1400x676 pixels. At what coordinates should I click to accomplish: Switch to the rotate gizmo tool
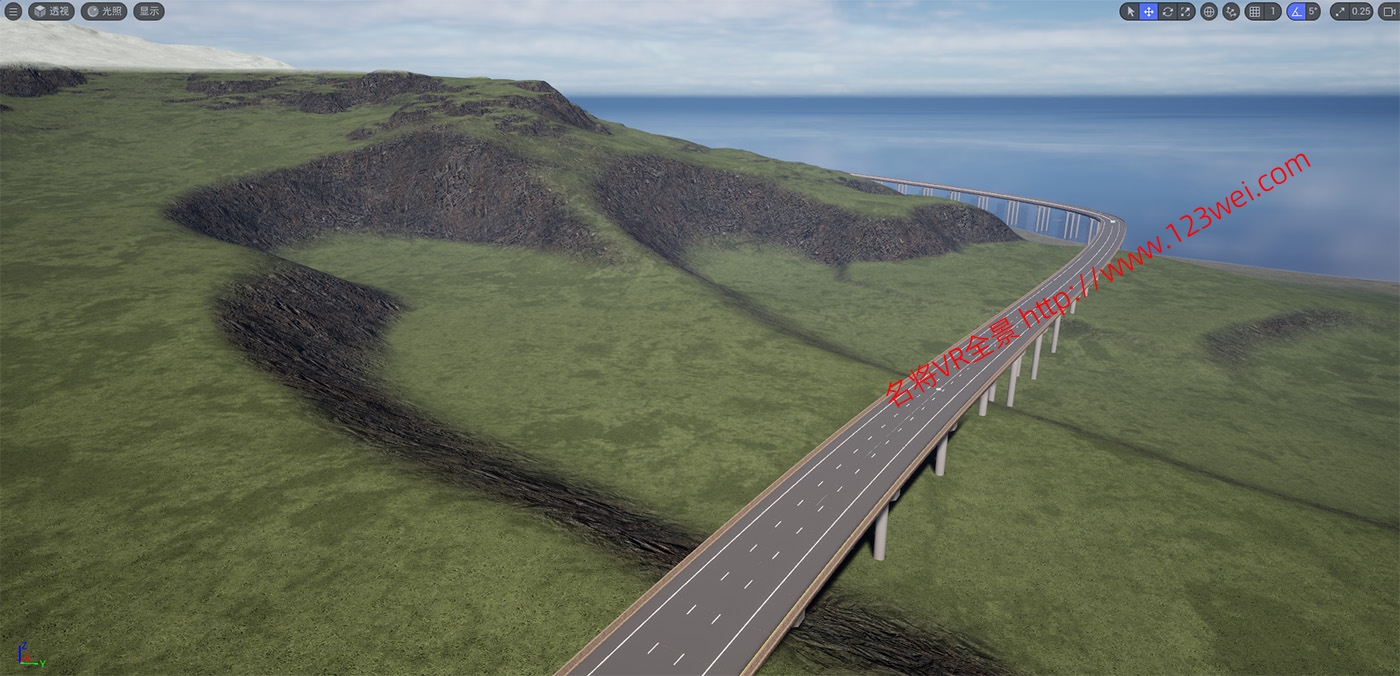click(1167, 12)
